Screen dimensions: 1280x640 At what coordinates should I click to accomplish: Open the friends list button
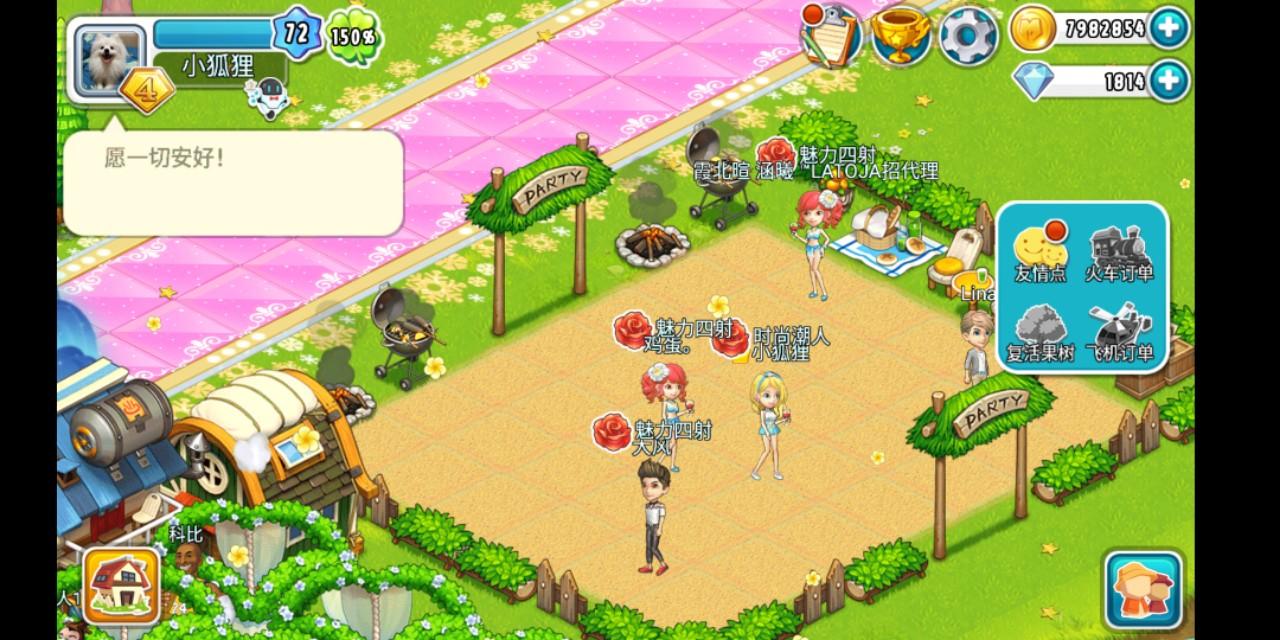tap(1142, 590)
